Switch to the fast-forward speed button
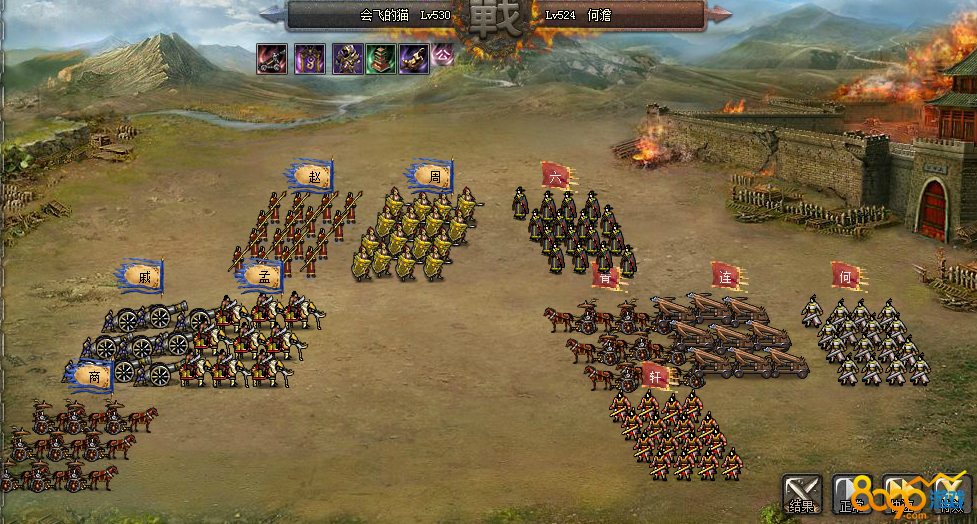 tap(902, 495)
